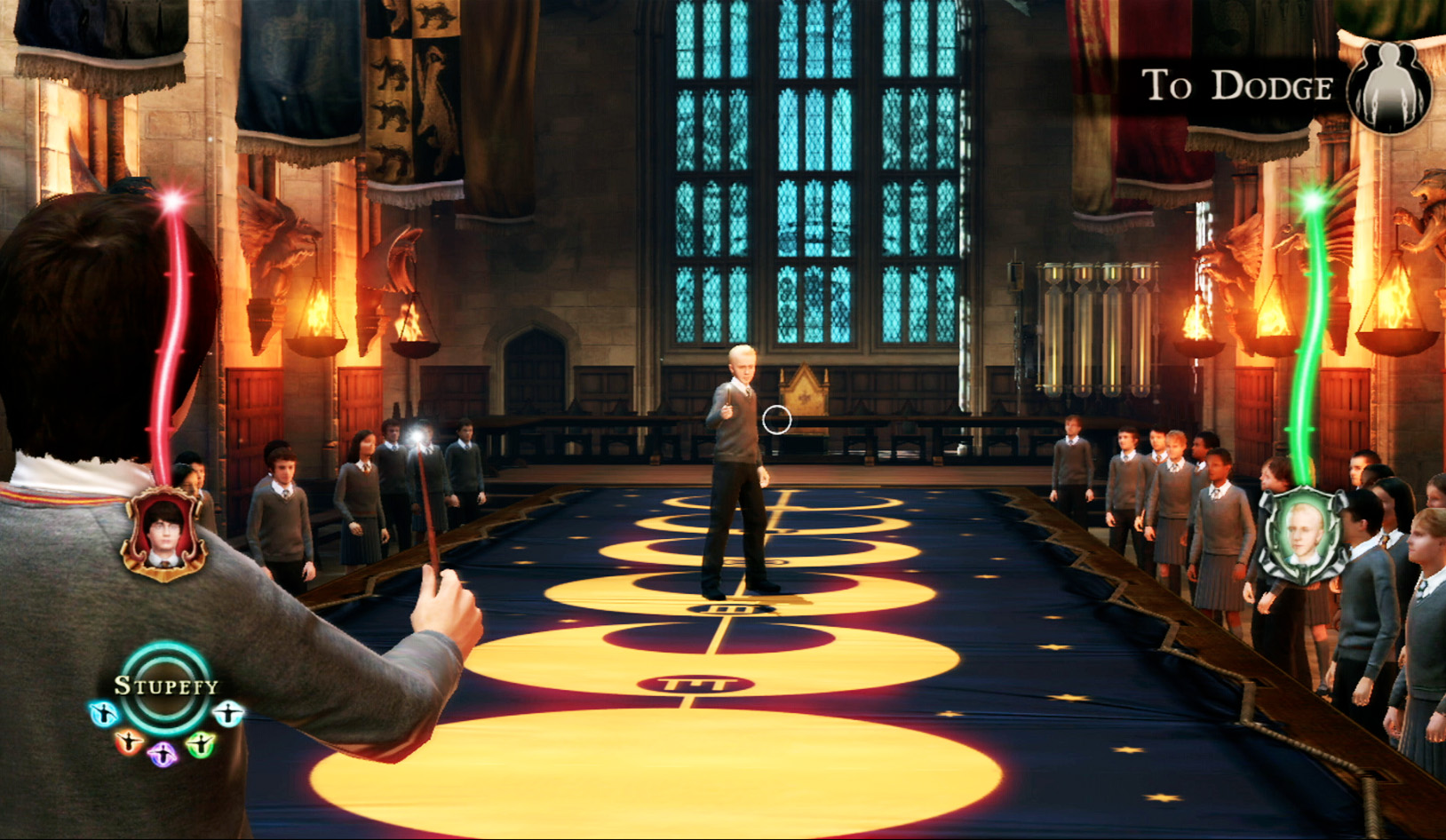Choose the purple spell pose icon
The height and width of the screenshot is (840, 1446).
(162, 755)
